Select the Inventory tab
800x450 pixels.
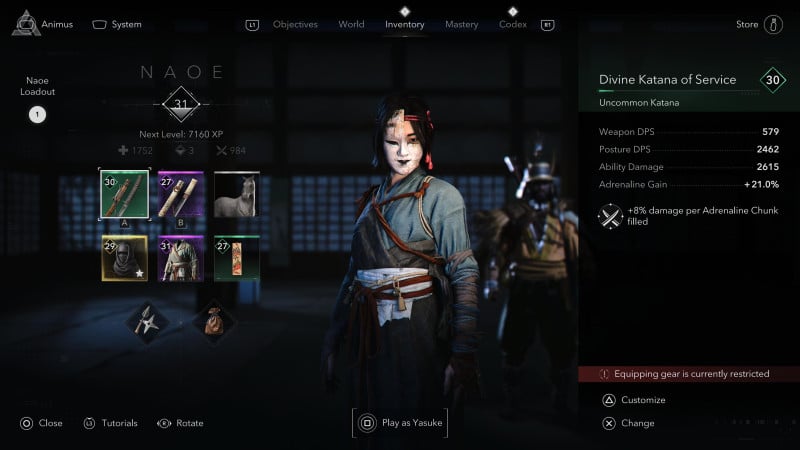tap(405, 24)
